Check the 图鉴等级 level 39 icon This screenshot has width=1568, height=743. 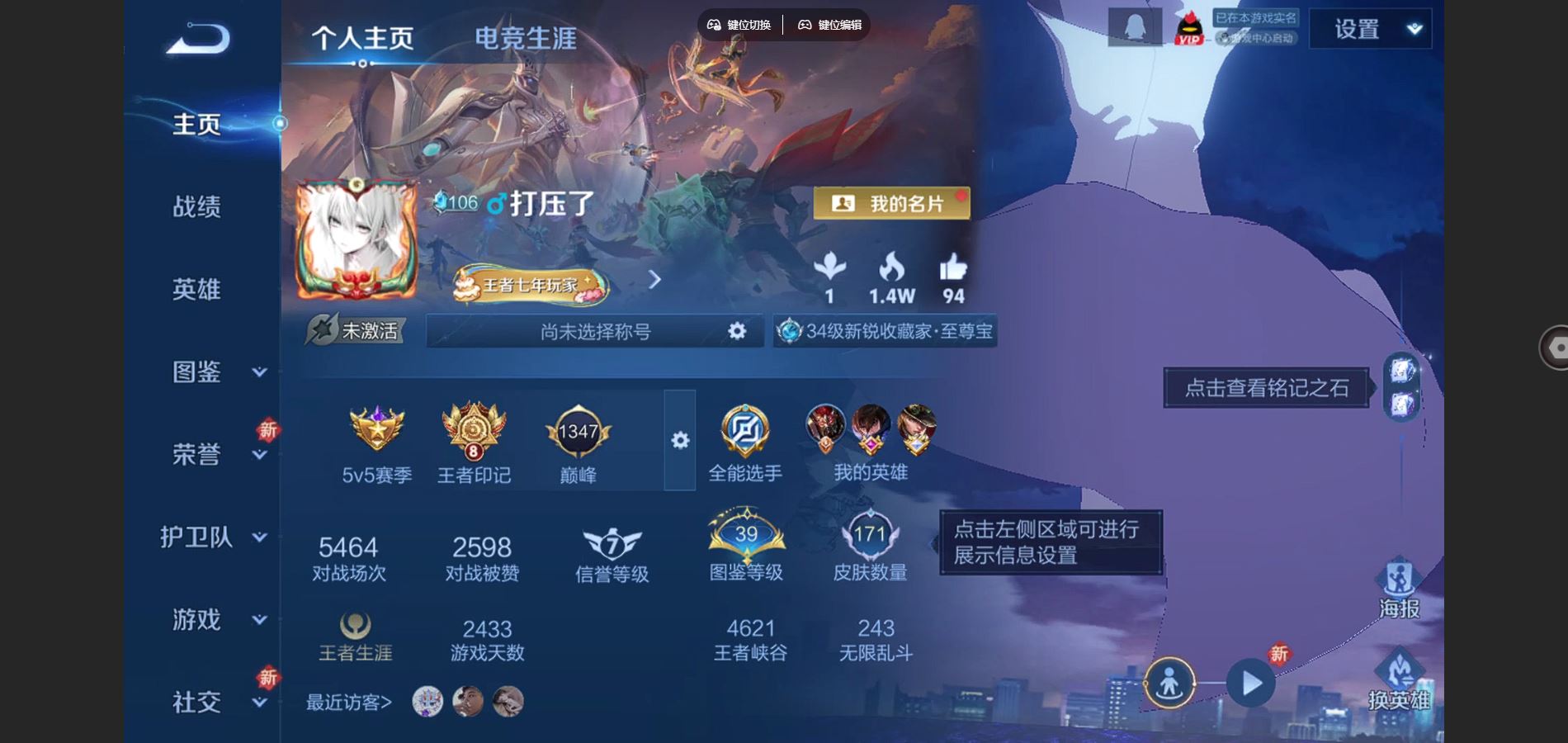pos(745,537)
